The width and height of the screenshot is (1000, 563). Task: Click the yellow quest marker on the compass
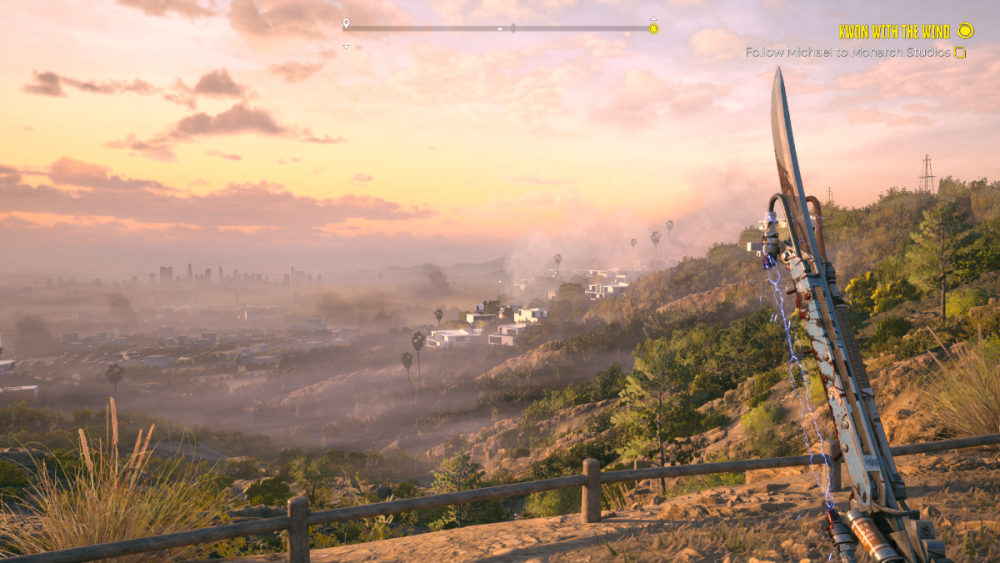pos(653,27)
